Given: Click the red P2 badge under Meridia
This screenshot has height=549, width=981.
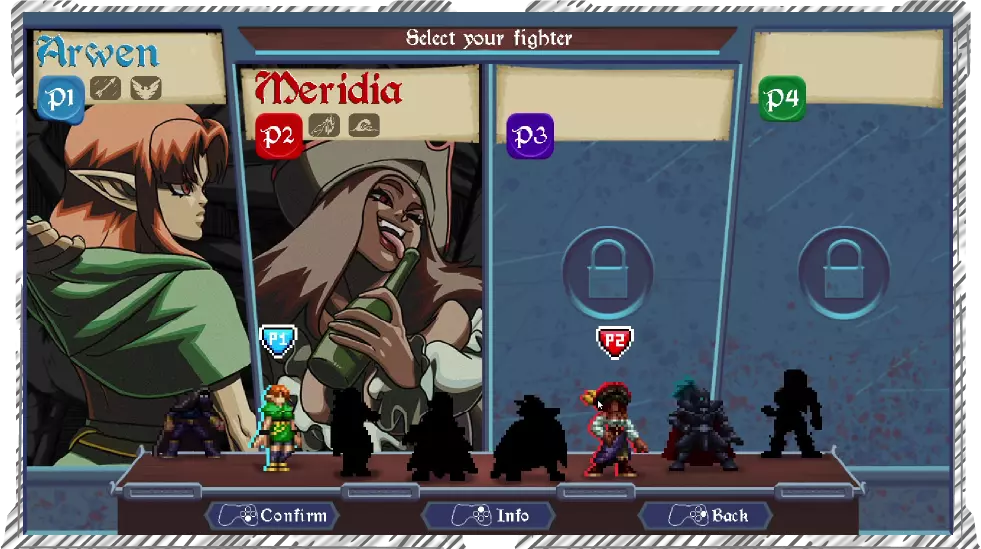Looking at the screenshot, I should point(279,135).
